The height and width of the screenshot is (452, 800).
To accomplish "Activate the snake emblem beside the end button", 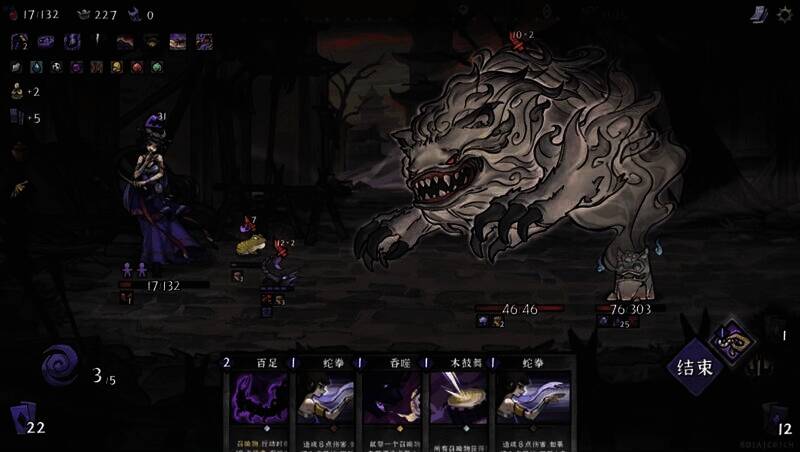I will [736, 341].
